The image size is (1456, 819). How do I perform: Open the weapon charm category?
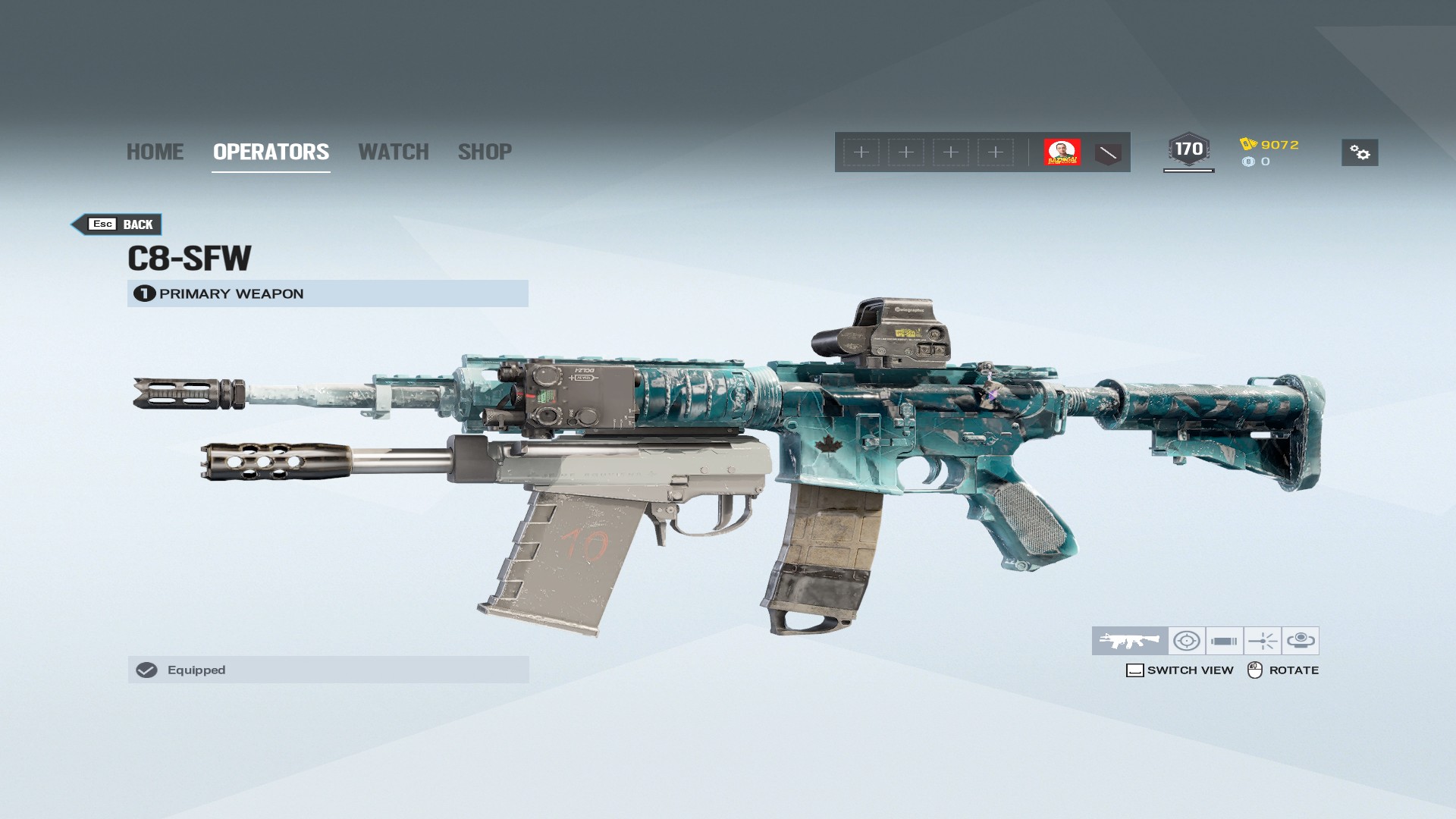click(1300, 641)
